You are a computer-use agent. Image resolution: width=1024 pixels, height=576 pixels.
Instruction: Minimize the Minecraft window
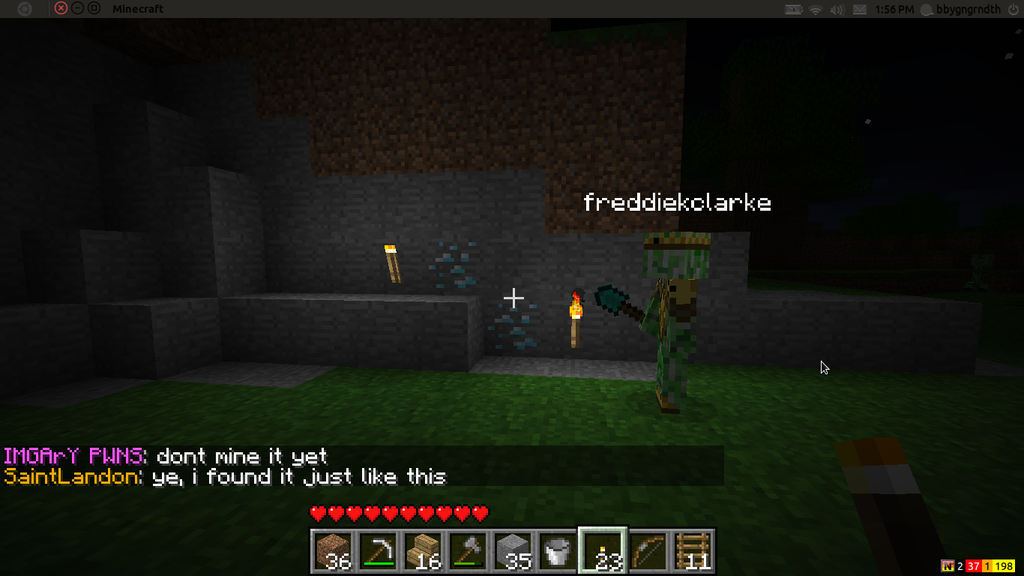[78, 9]
